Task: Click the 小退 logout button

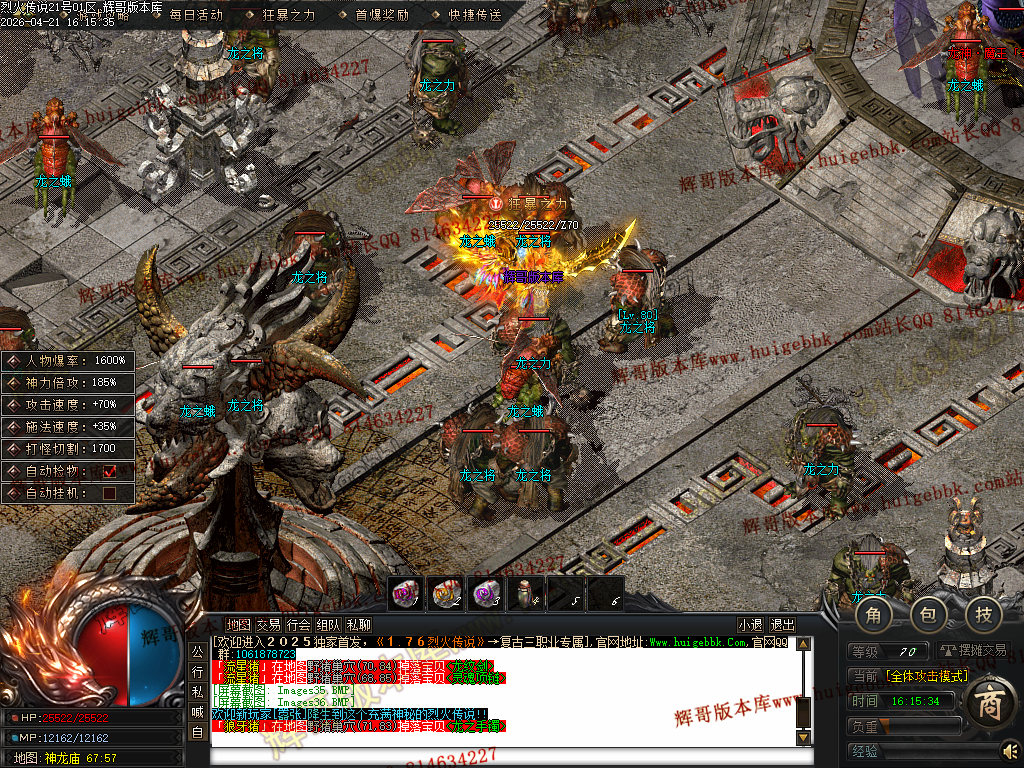Action: (750, 625)
